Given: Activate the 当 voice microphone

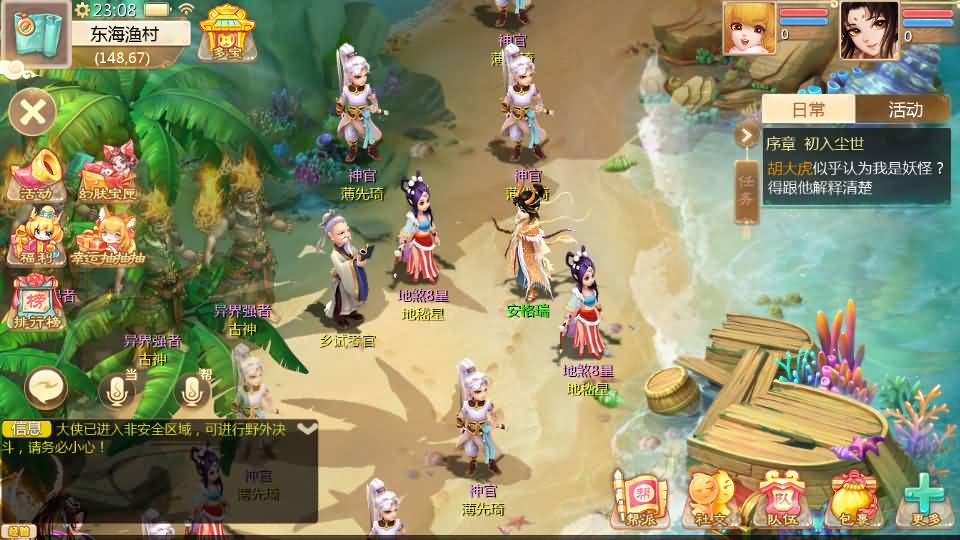Looking at the screenshot, I should pyautogui.click(x=117, y=389).
